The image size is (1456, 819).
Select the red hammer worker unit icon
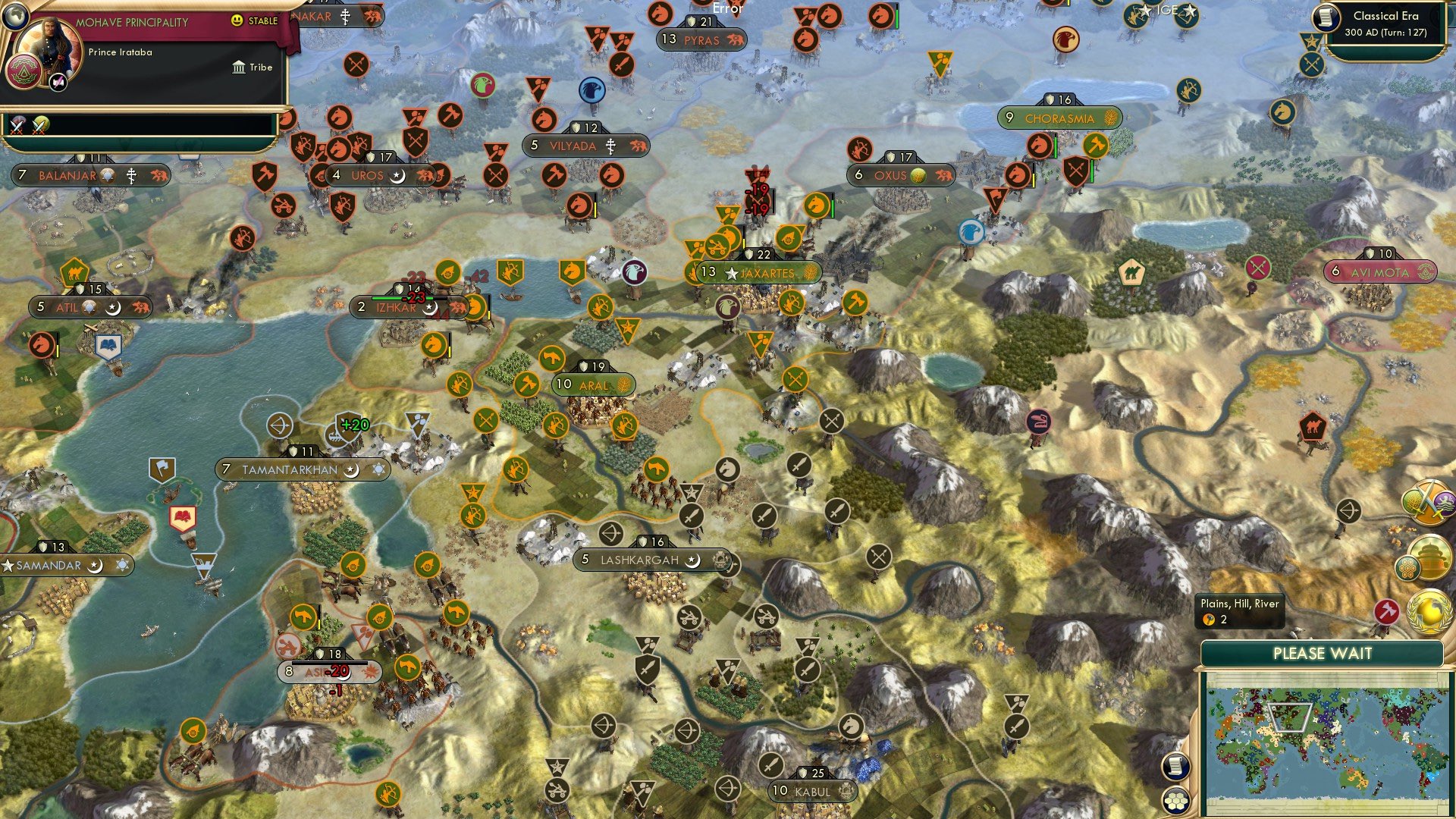1385,613
